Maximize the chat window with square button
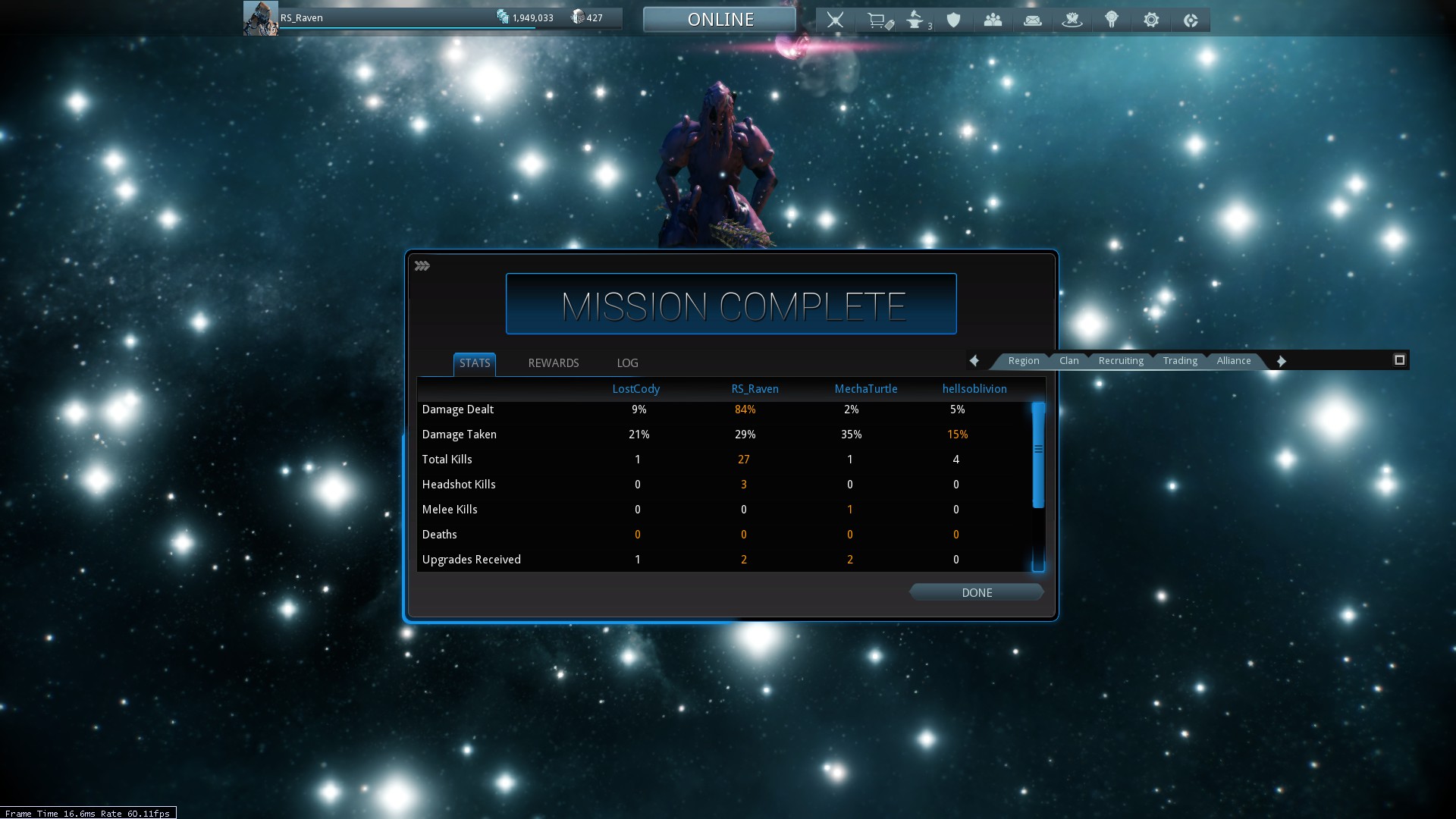 (1399, 360)
